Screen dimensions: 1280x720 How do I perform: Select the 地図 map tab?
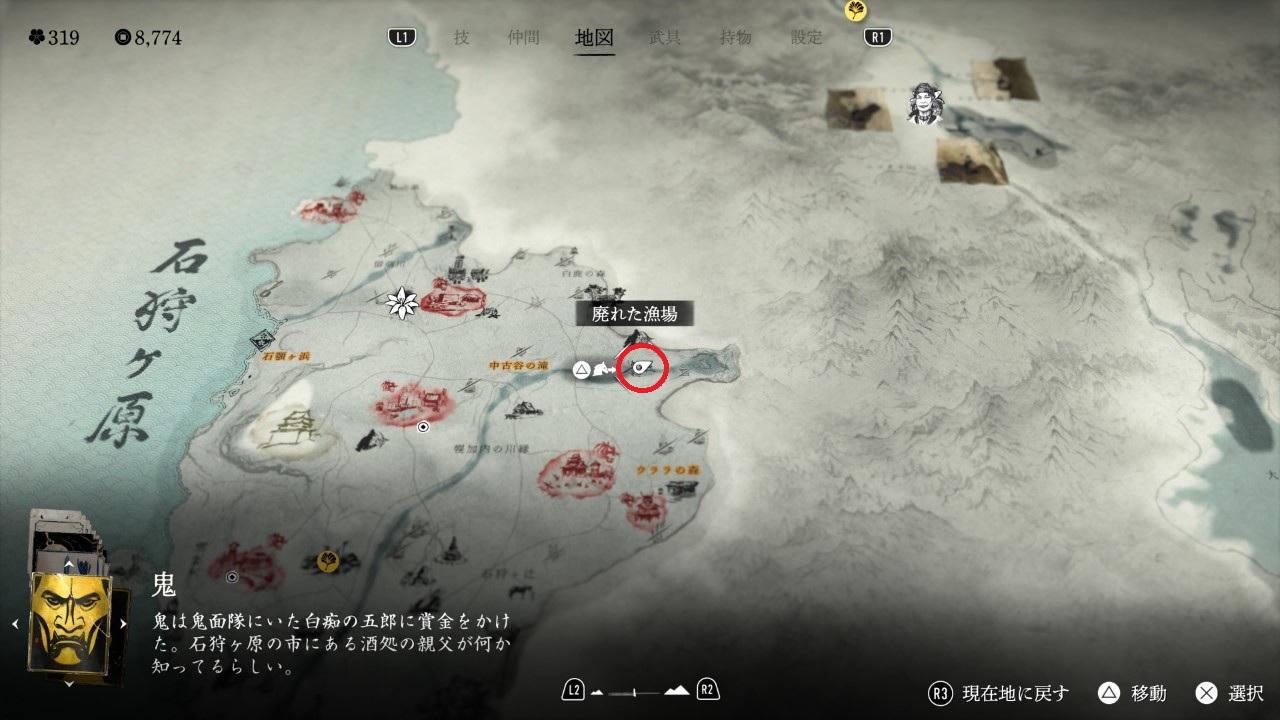click(595, 38)
